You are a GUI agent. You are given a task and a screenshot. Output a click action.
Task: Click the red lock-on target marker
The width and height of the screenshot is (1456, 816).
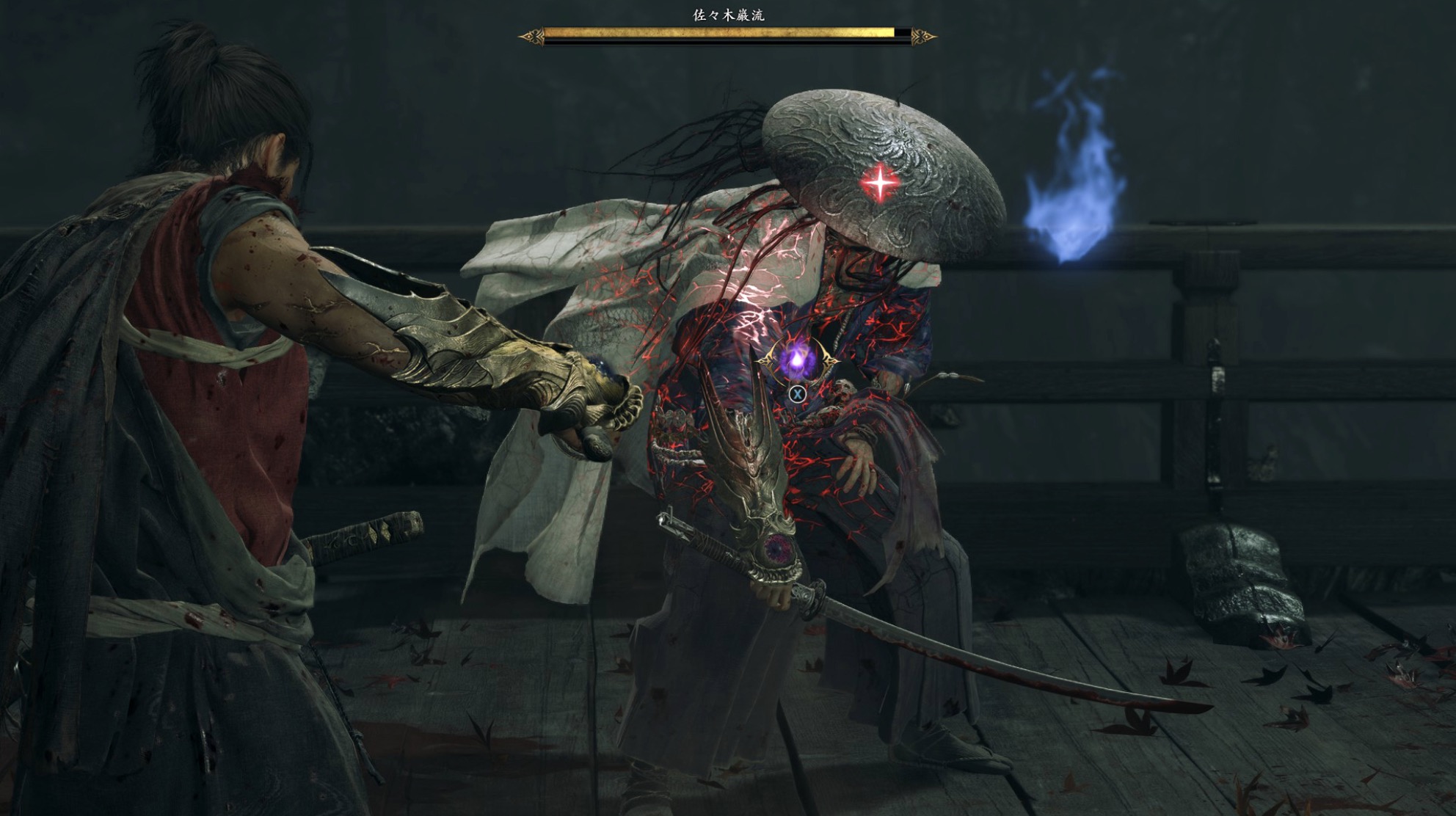880,182
